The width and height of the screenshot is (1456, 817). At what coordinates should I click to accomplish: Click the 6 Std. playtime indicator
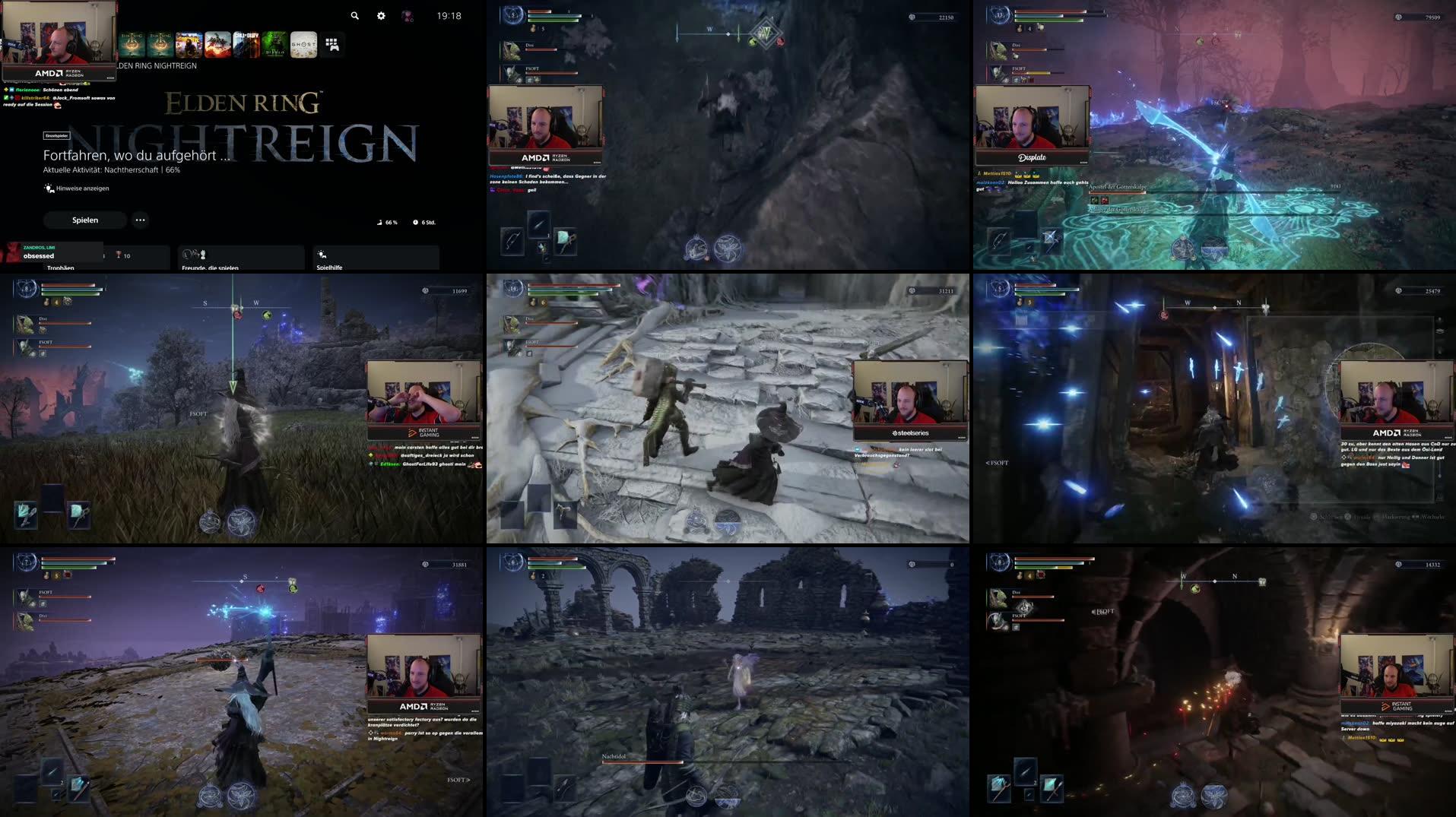(424, 222)
